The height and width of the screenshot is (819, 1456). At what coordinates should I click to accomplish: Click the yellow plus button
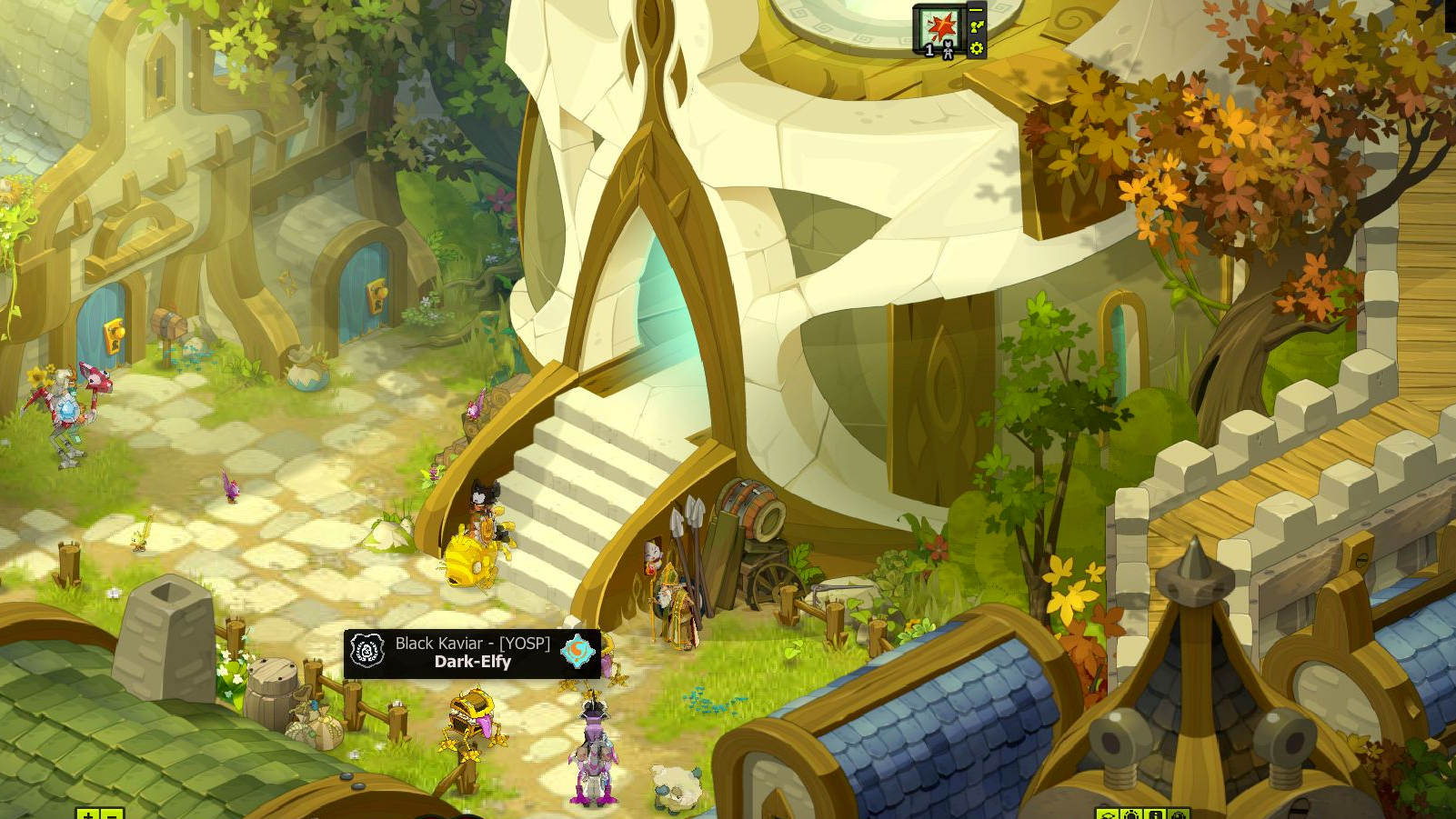click(87, 814)
